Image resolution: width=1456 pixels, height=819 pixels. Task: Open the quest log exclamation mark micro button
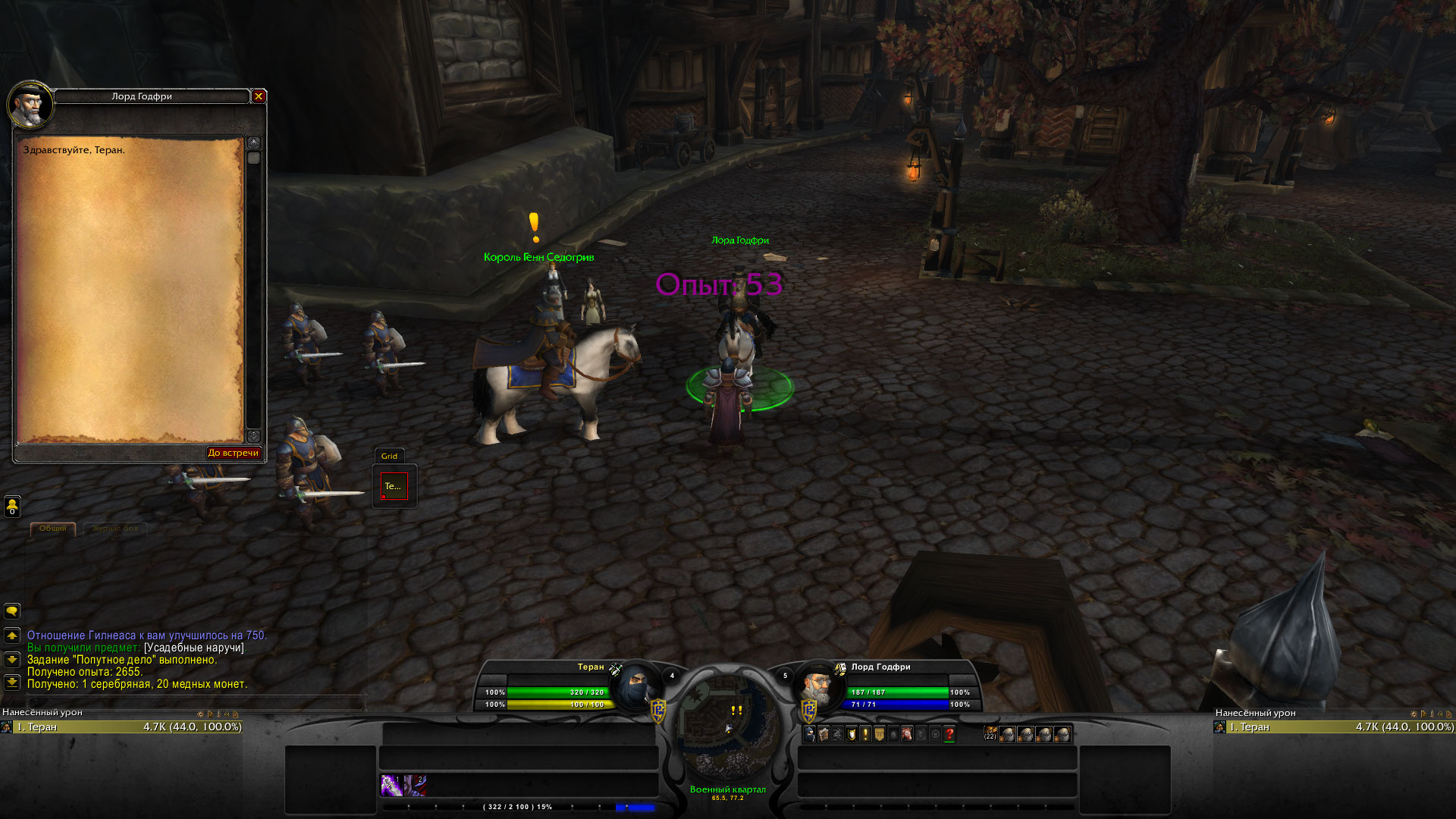865,734
